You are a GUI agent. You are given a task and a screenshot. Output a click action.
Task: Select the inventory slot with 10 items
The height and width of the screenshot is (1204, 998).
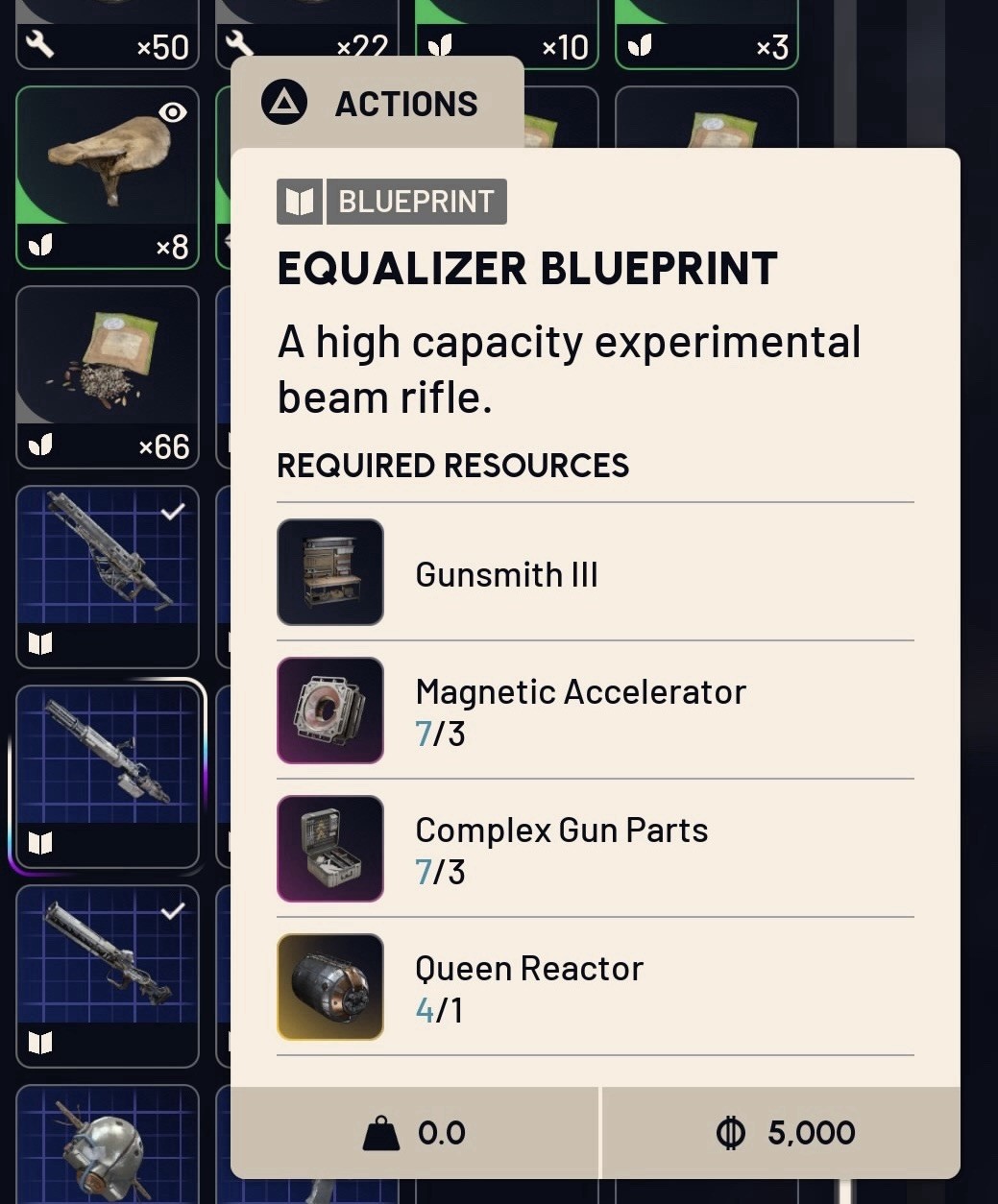pos(506,36)
